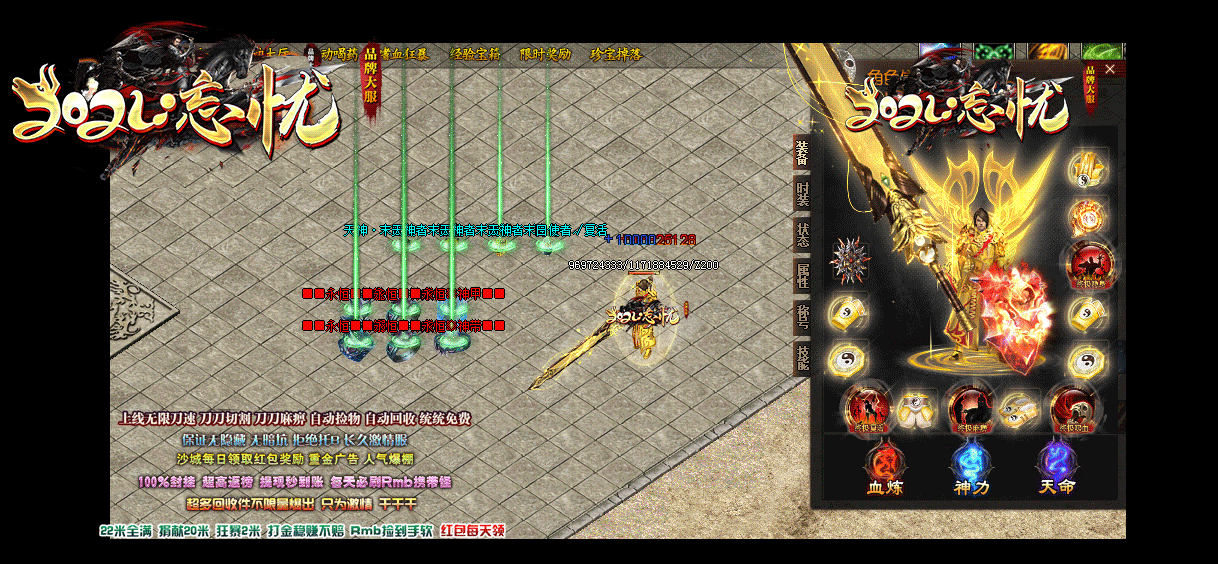The height and width of the screenshot is (564, 1218).
Task: Open the 限时奖励 timed rewards menu
Action: point(545,54)
